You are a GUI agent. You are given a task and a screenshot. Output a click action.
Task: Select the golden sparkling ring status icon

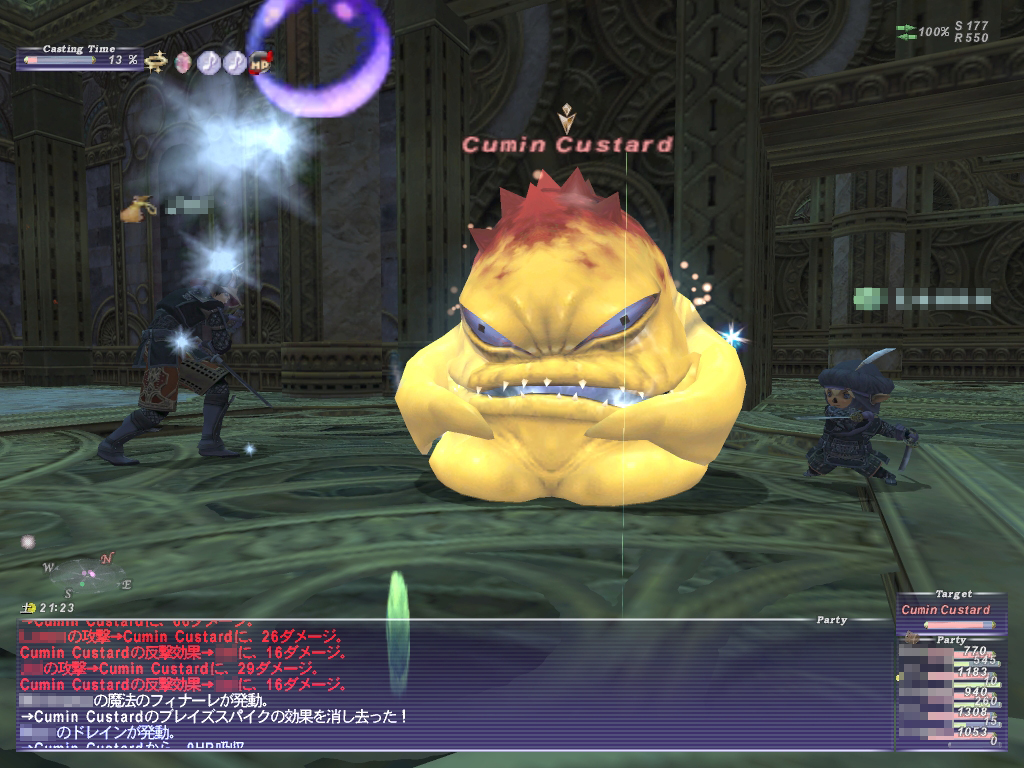[155, 62]
